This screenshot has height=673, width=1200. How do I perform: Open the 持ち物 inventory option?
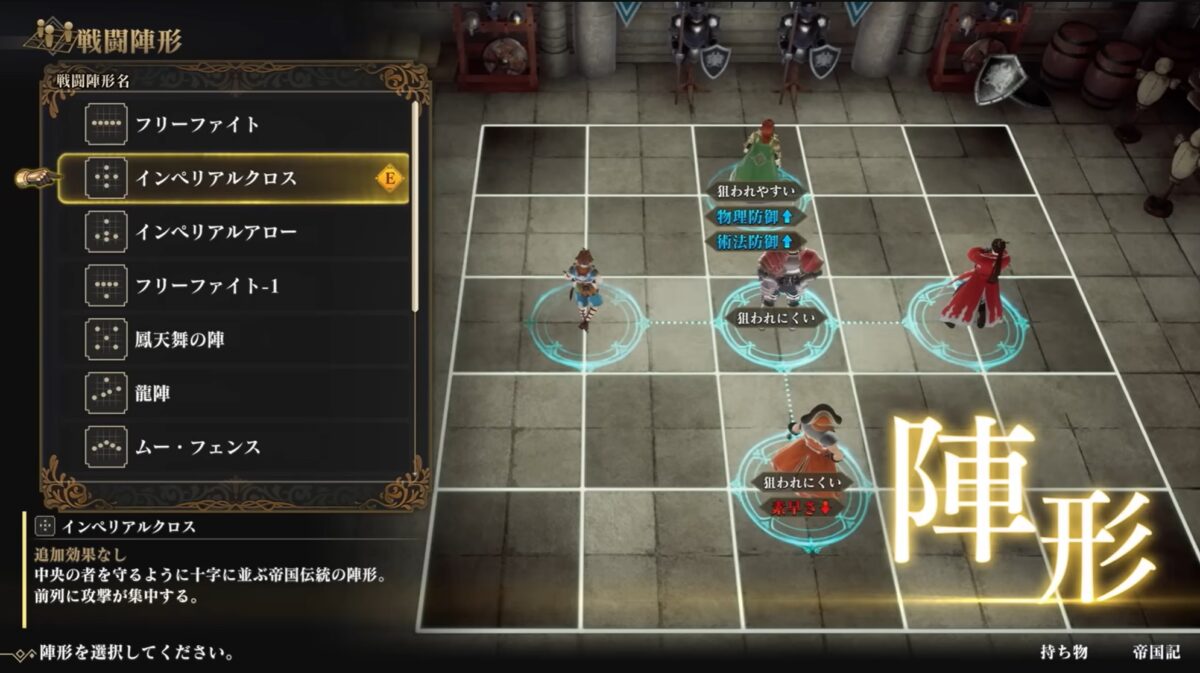point(1063,652)
